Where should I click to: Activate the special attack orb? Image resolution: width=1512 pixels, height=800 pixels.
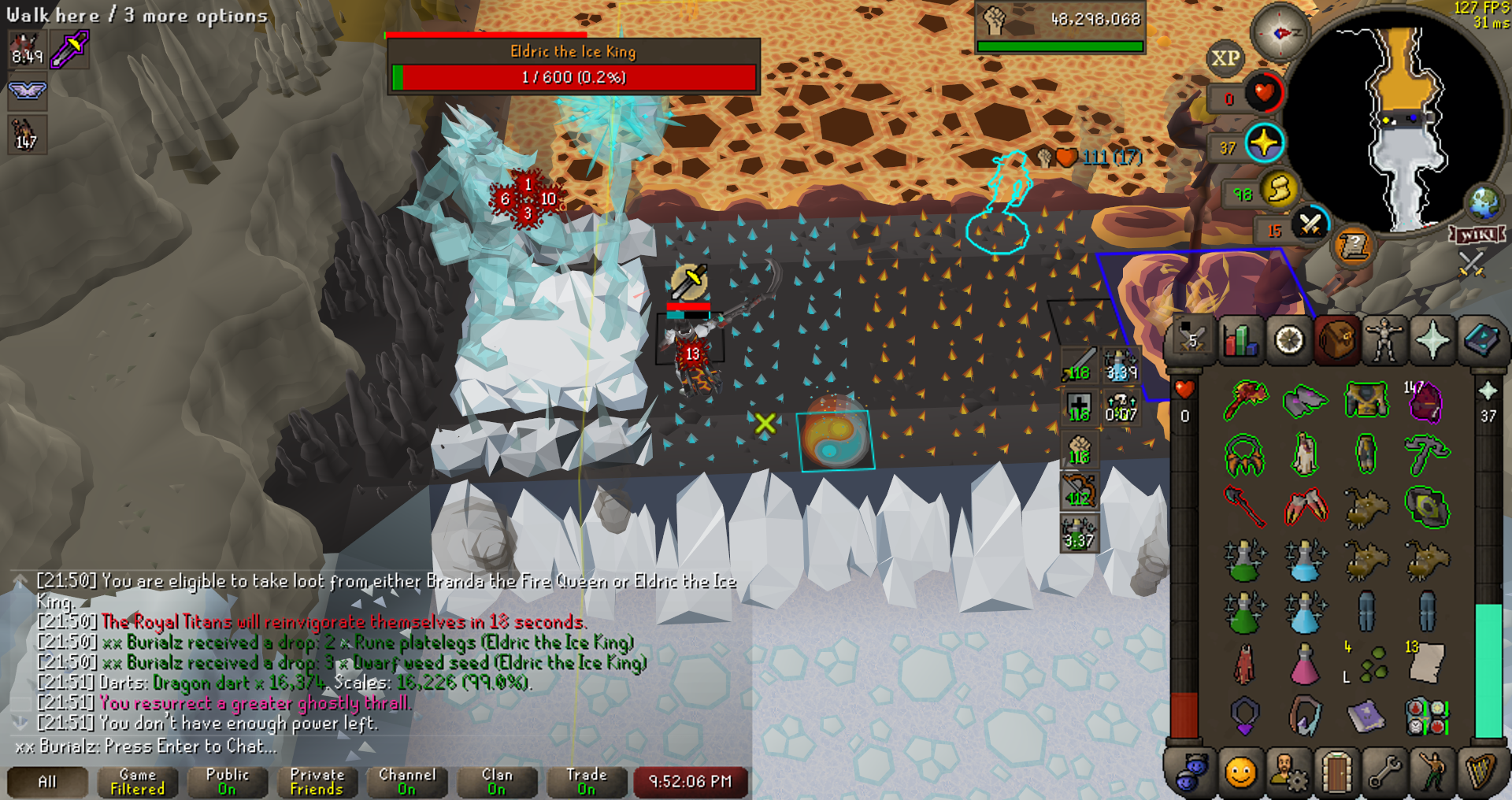[1310, 225]
